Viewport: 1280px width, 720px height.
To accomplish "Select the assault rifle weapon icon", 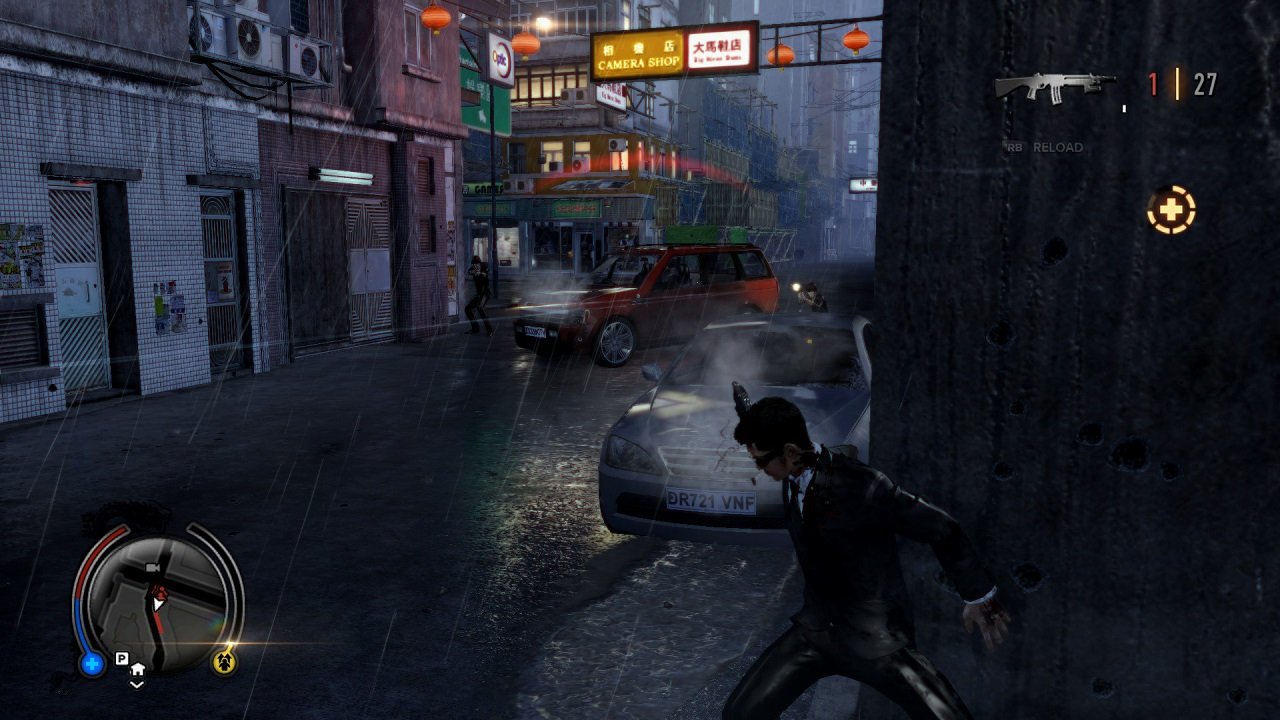I will (1055, 85).
